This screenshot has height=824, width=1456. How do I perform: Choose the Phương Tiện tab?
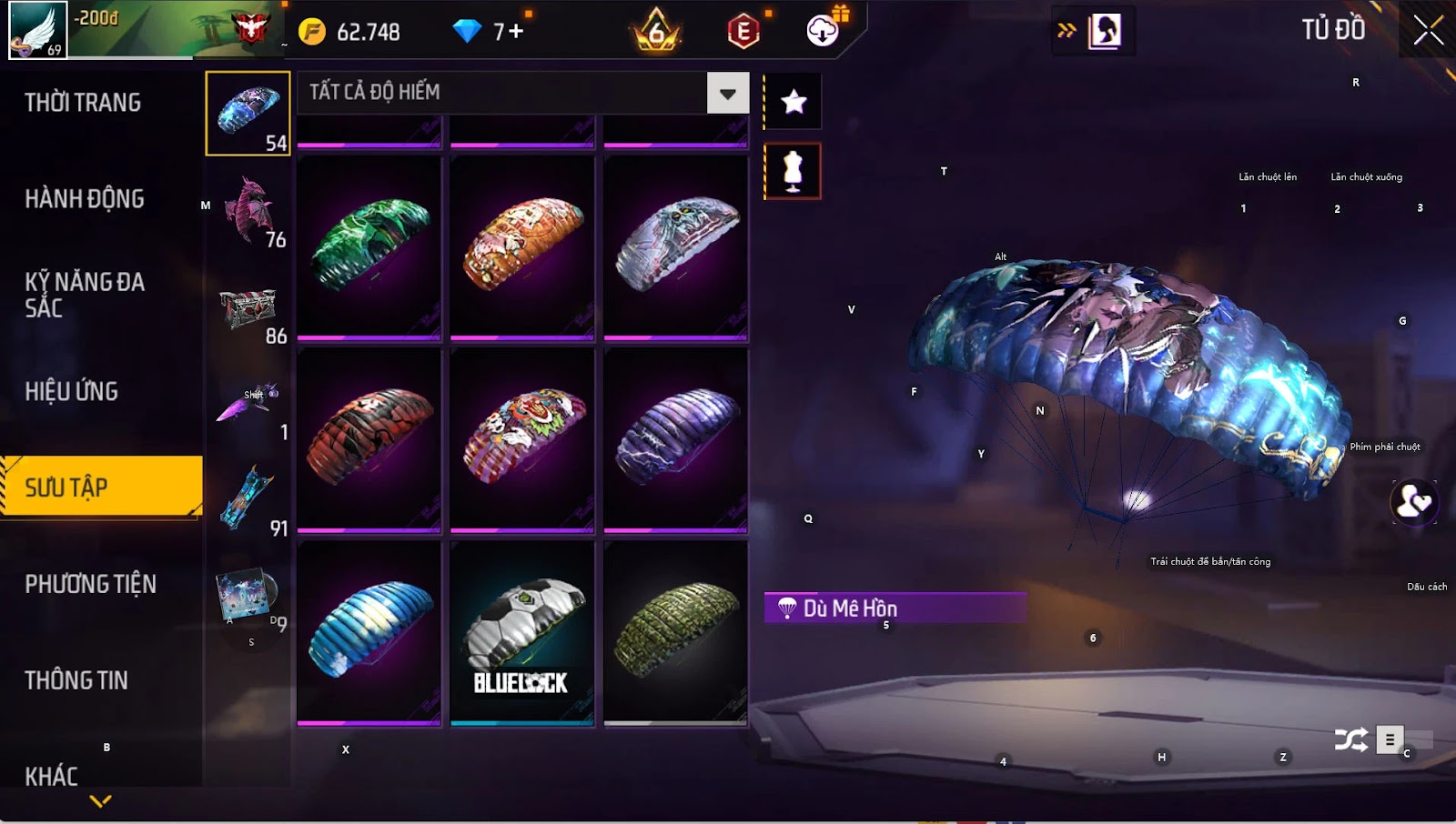(91, 585)
